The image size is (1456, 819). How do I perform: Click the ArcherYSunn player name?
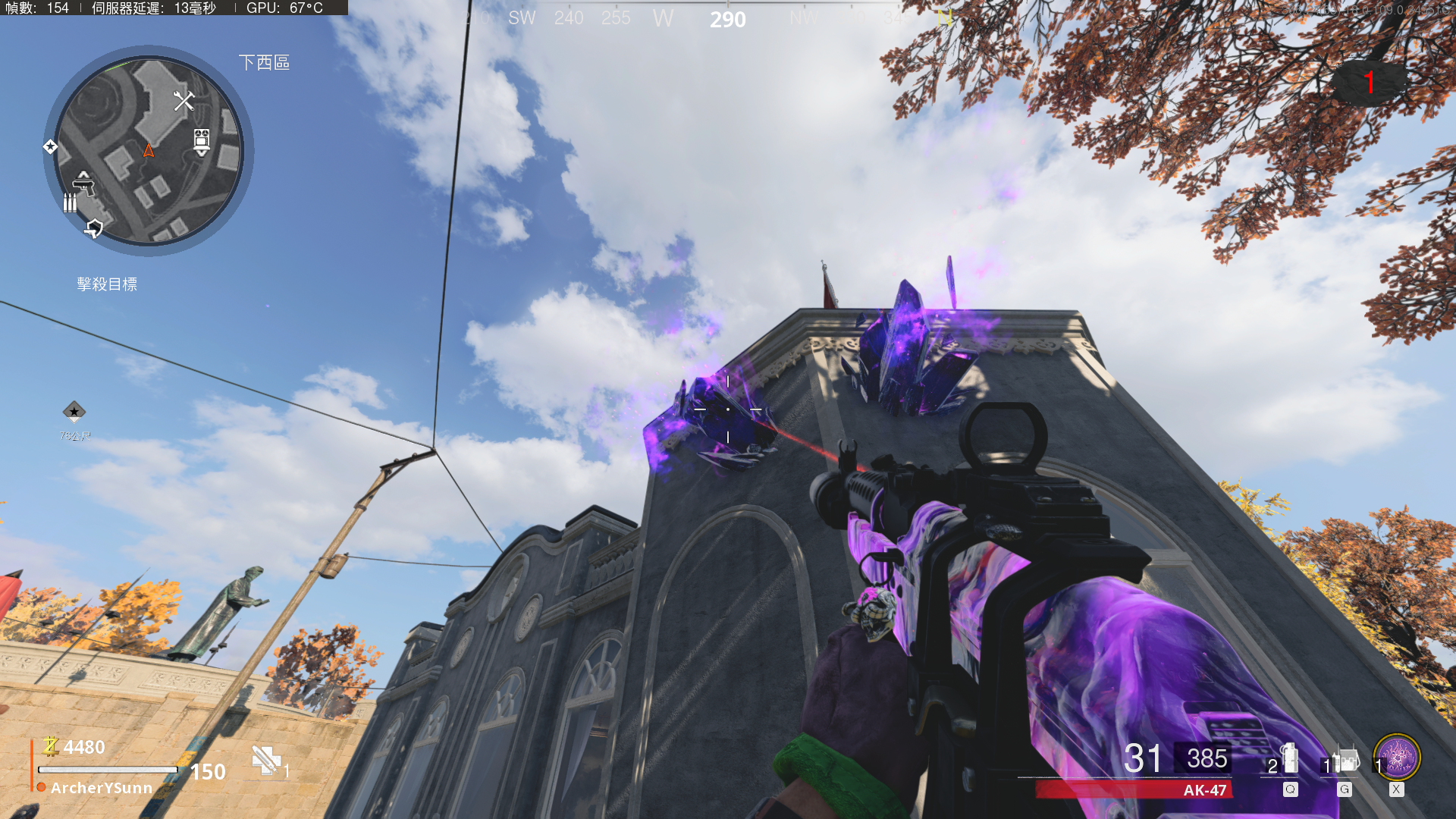tap(102, 789)
